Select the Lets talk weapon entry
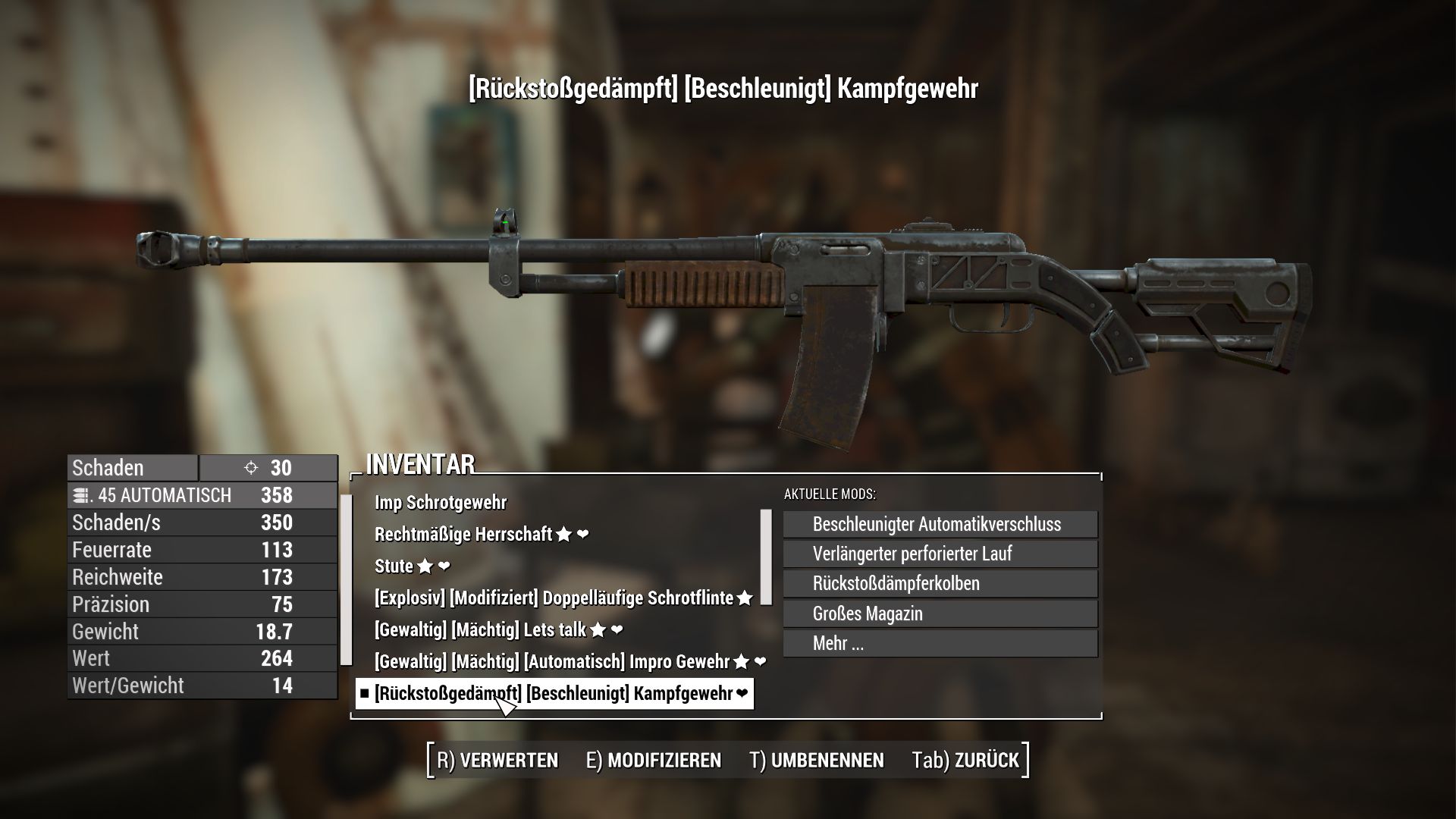The width and height of the screenshot is (1456, 819). (x=480, y=630)
